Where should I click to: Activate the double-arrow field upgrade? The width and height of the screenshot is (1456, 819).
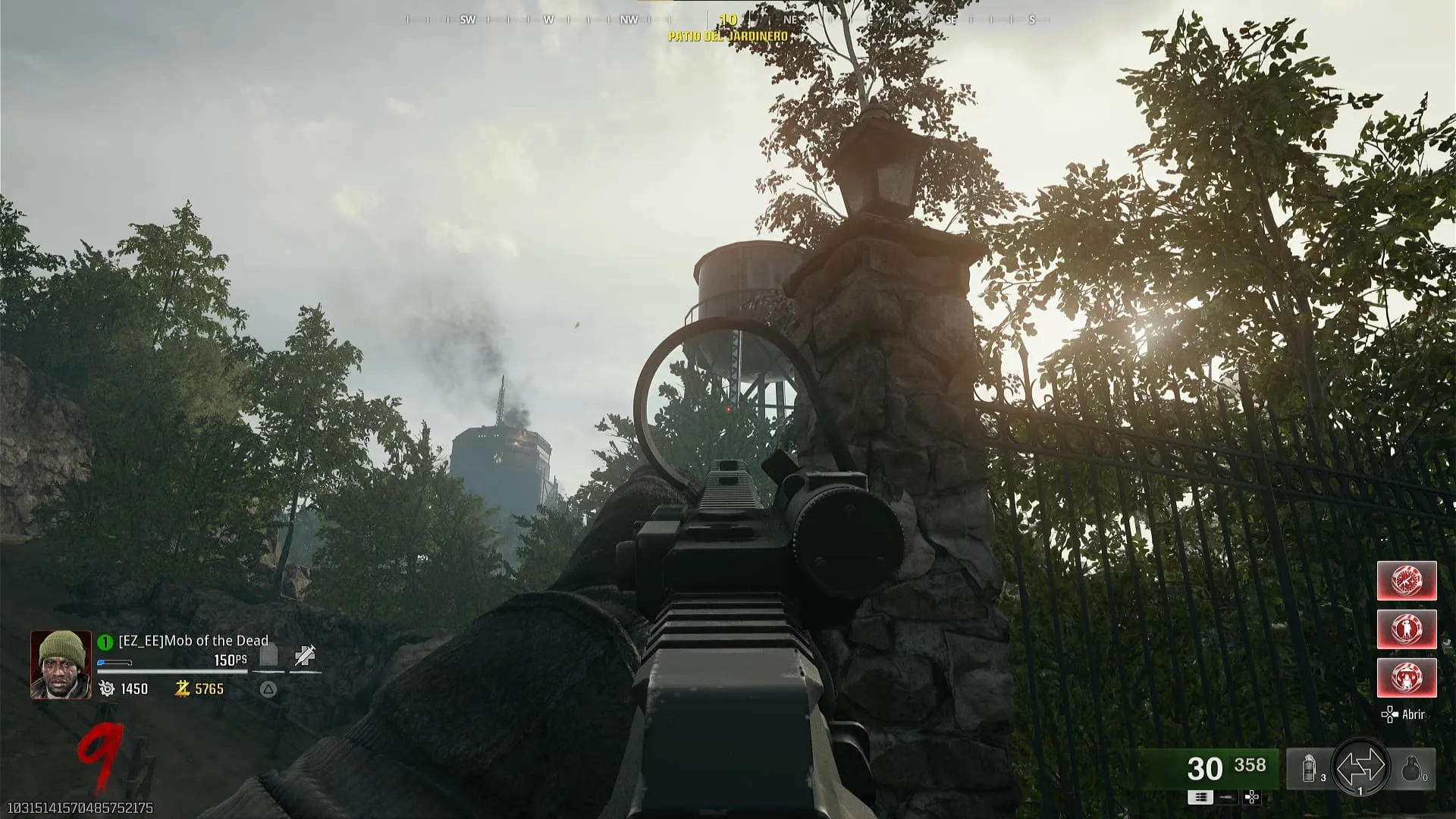pos(1360,768)
